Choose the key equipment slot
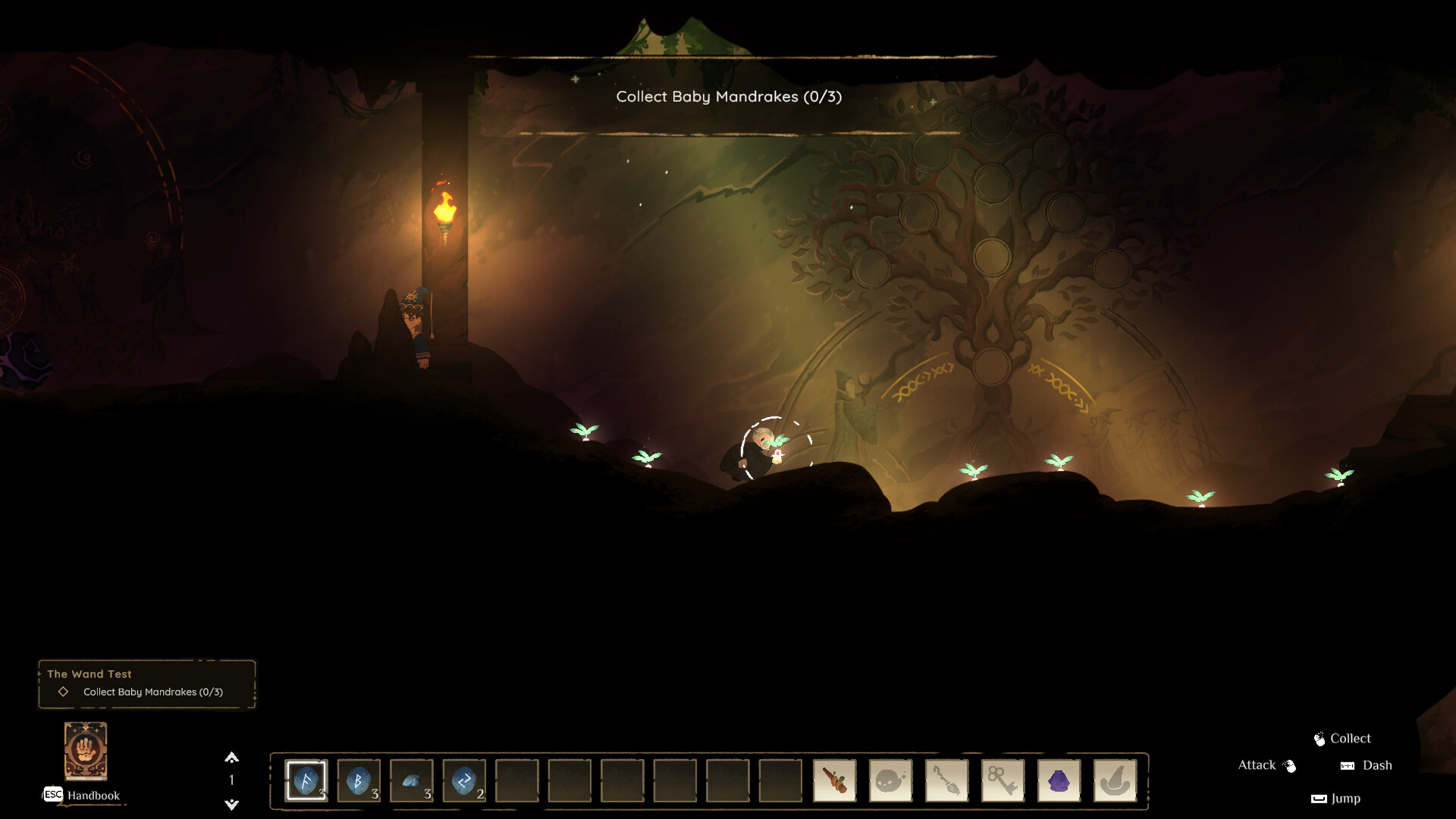1456x819 pixels. [1003, 780]
